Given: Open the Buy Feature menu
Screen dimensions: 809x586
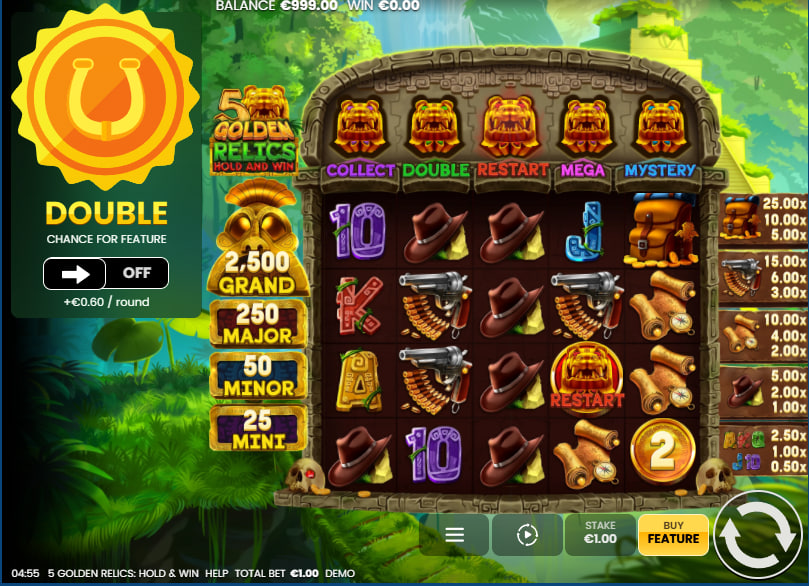Looking at the screenshot, I should tap(673, 536).
